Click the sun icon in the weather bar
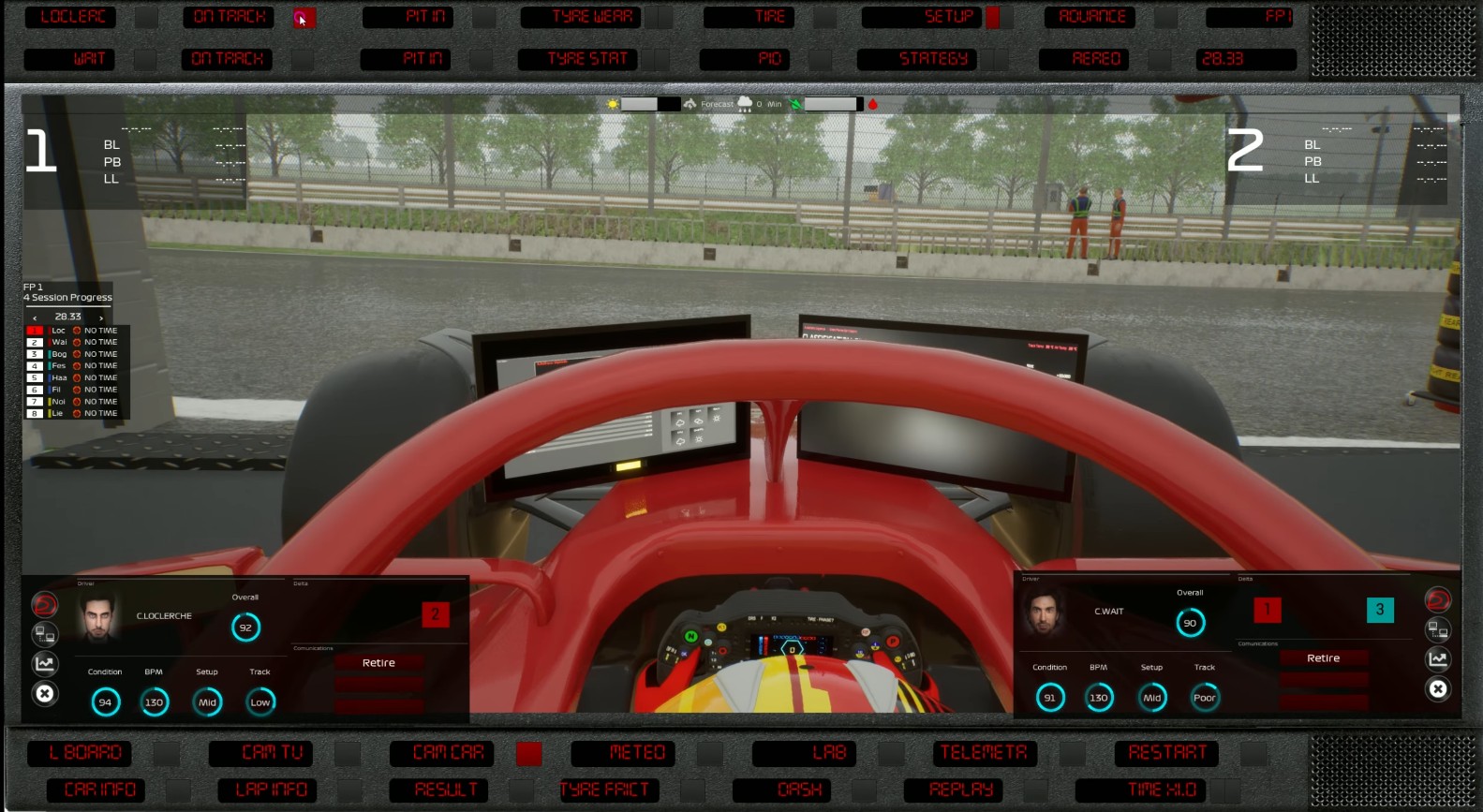Viewport: 1483px width, 812px height. [612, 103]
